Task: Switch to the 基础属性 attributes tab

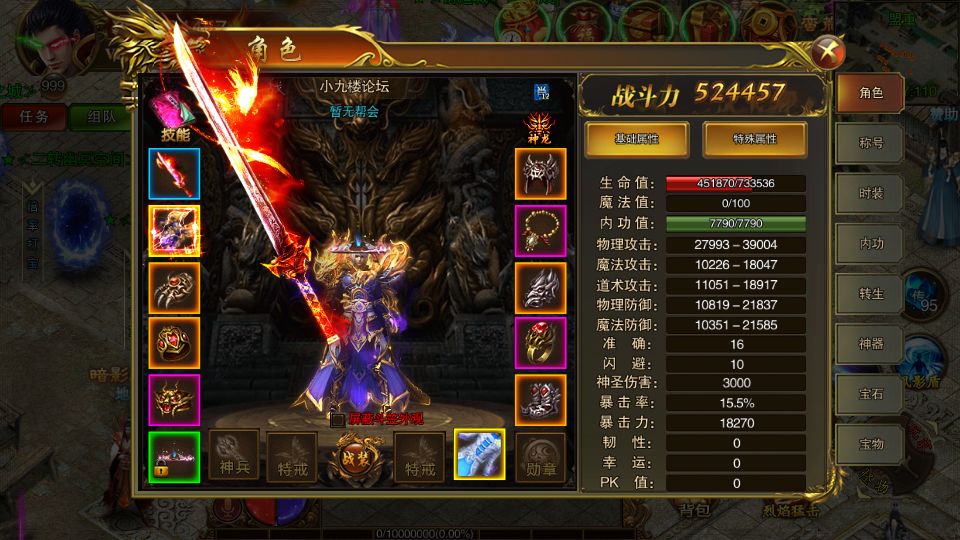Action: (x=636, y=139)
